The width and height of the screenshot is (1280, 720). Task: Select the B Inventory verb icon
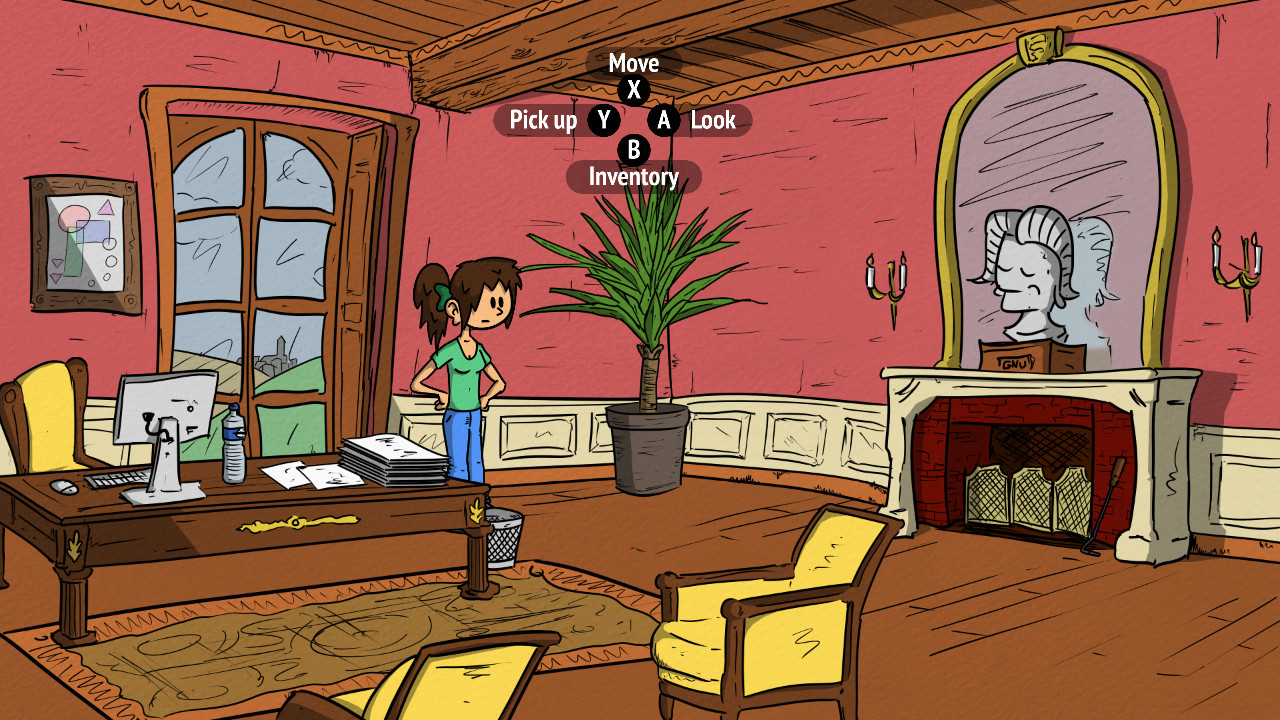(x=634, y=151)
